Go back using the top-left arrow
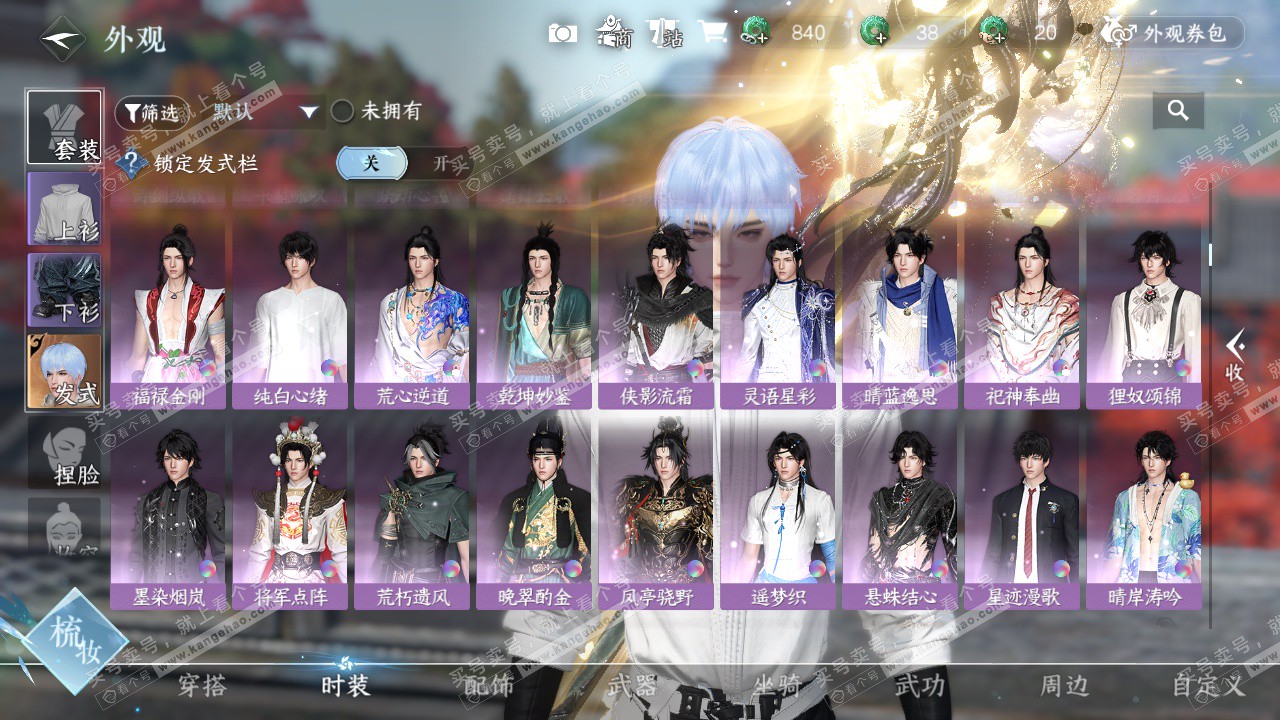This screenshot has height=720, width=1280. tap(62, 39)
